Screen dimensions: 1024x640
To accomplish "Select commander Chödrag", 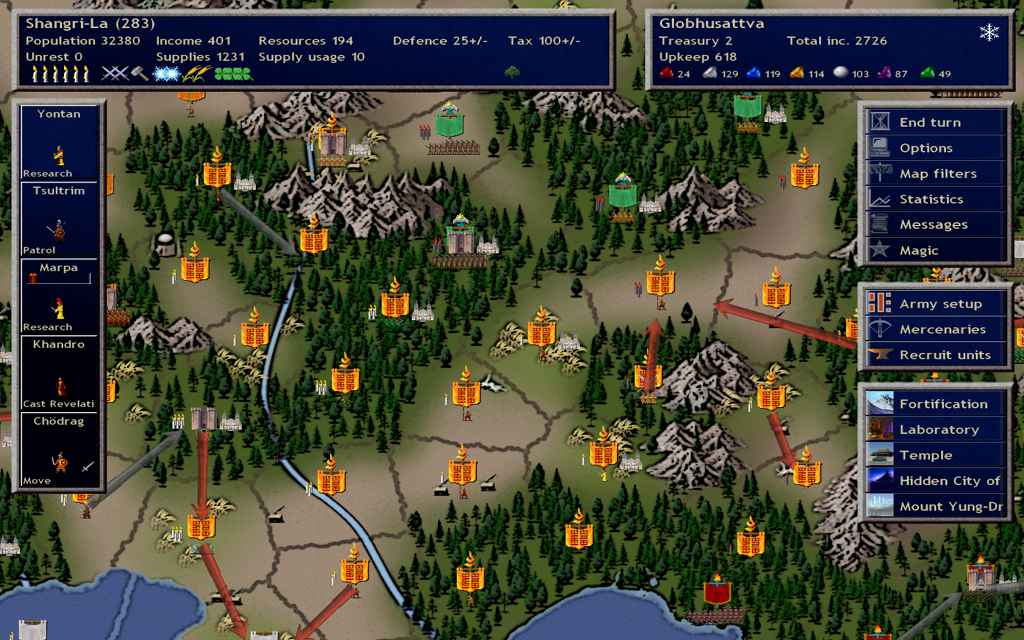I will 59,451.
